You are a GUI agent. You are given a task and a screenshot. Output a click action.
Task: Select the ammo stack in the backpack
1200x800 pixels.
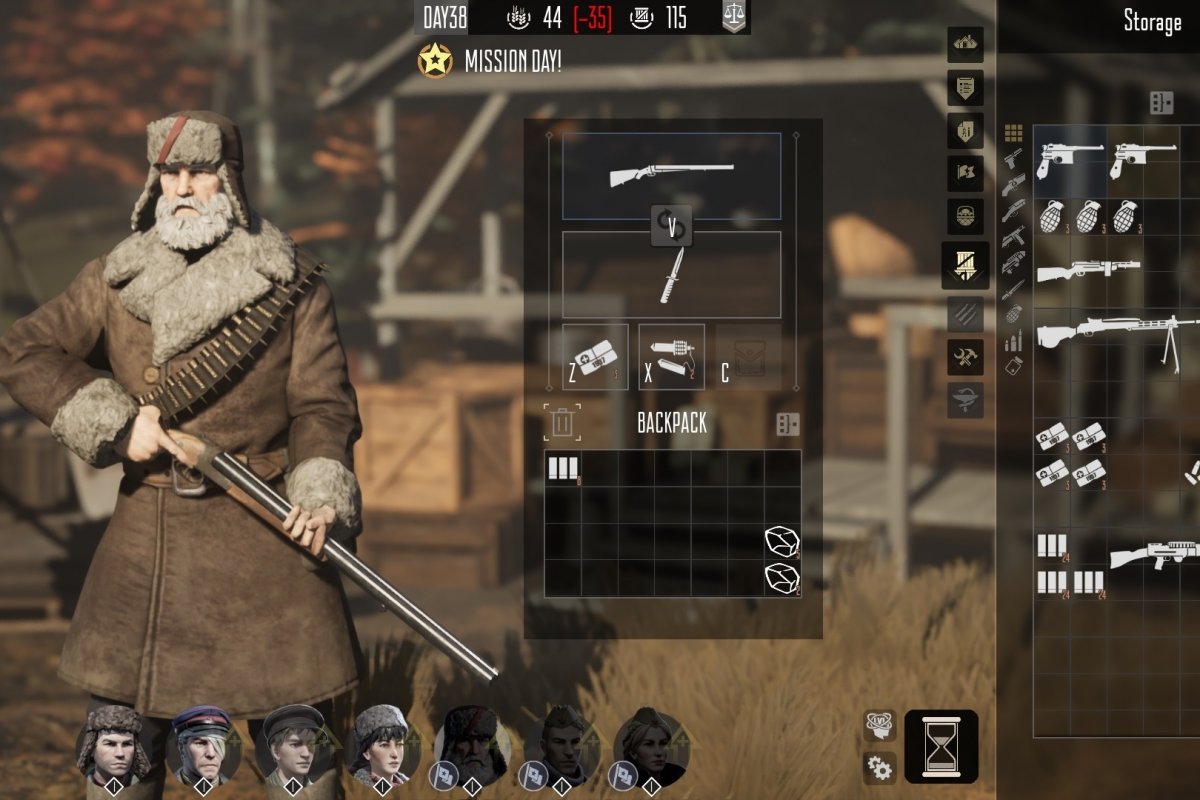click(x=563, y=468)
